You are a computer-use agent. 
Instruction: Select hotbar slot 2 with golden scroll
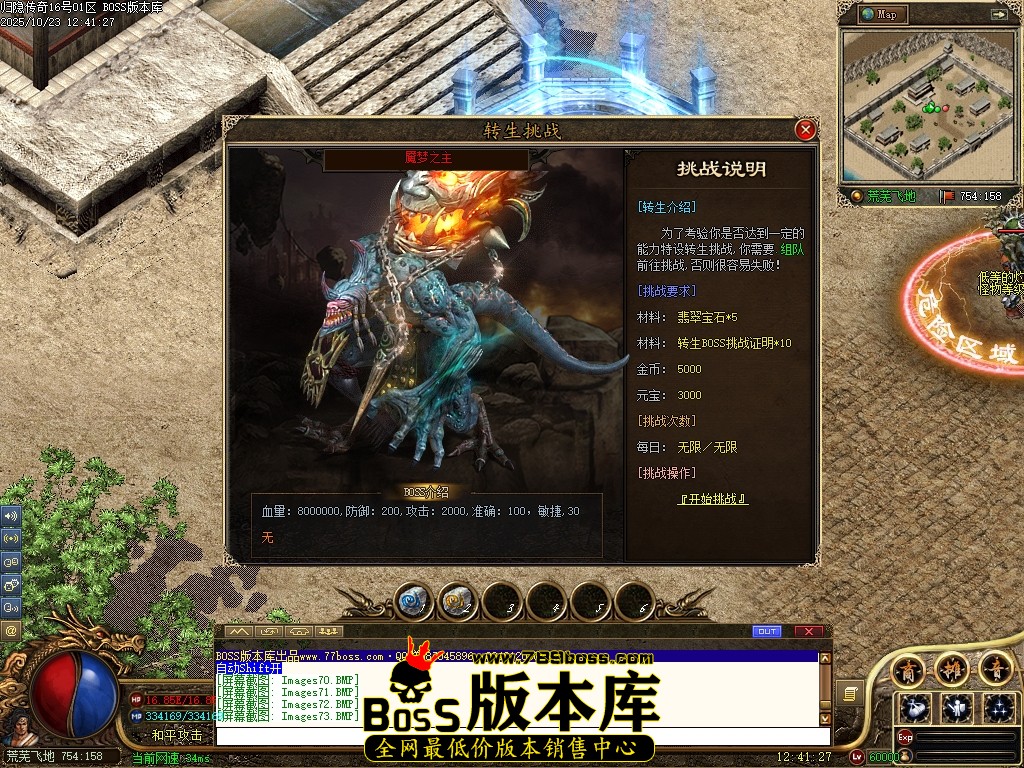click(459, 601)
